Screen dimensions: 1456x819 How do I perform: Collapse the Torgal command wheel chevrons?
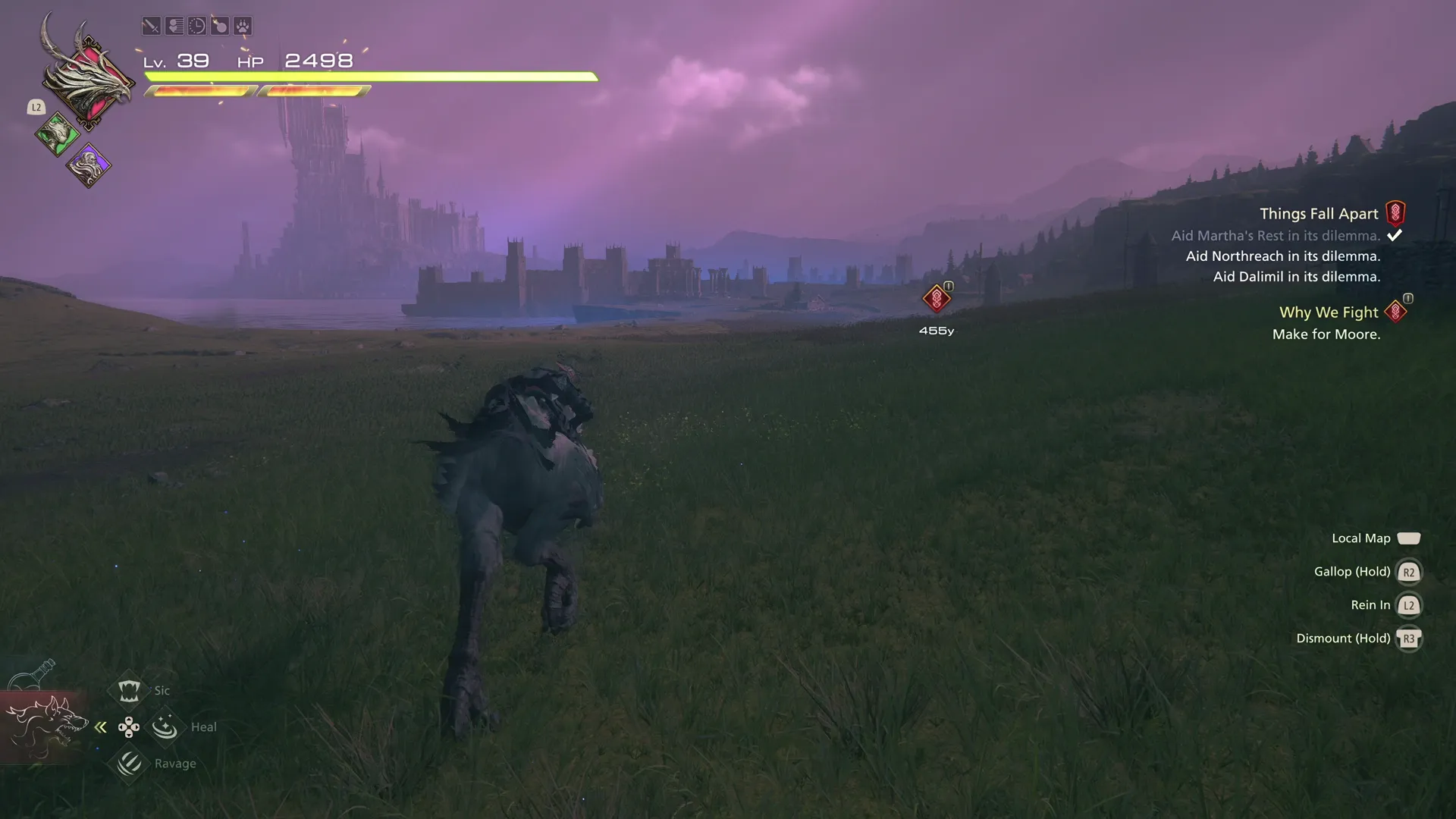coord(101,726)
